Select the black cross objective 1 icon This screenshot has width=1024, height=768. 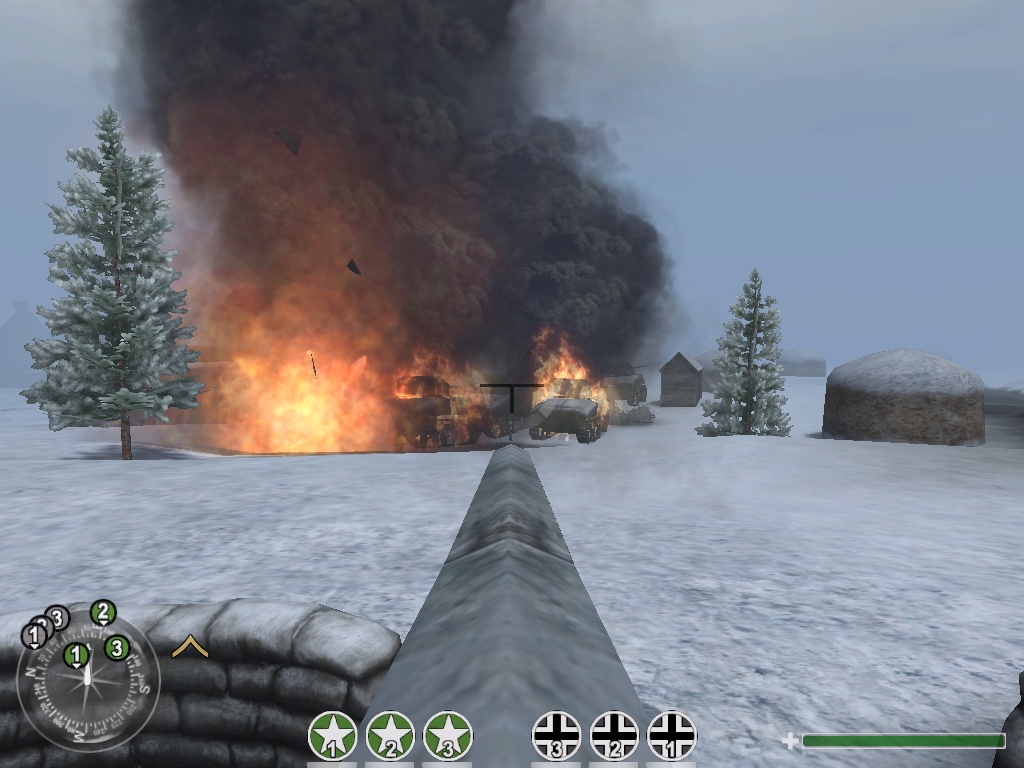coord(672,736)
